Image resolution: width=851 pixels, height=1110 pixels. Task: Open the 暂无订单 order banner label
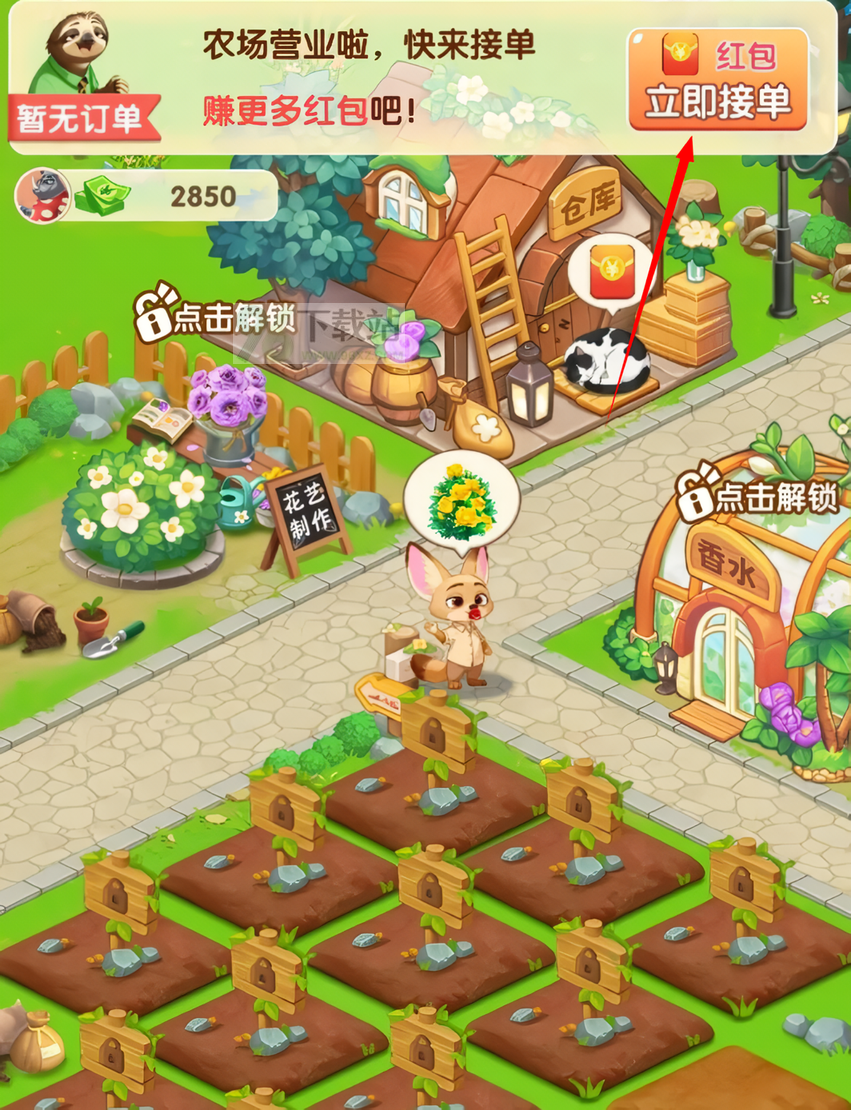[x=82, y=119]
